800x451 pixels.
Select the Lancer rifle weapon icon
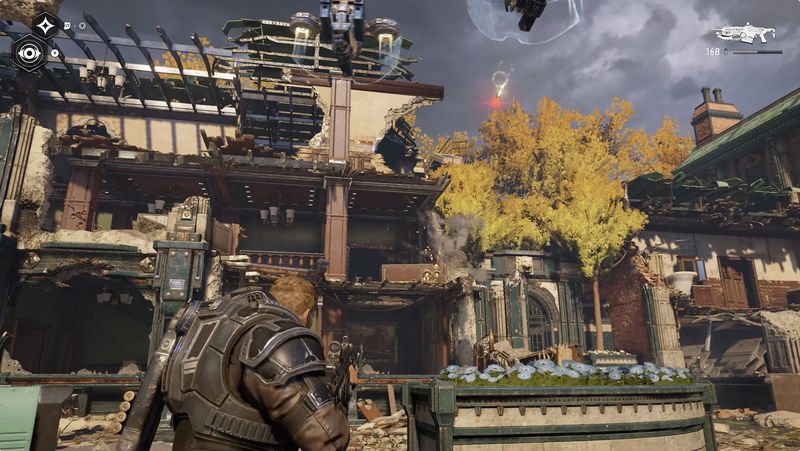point(745,34)
